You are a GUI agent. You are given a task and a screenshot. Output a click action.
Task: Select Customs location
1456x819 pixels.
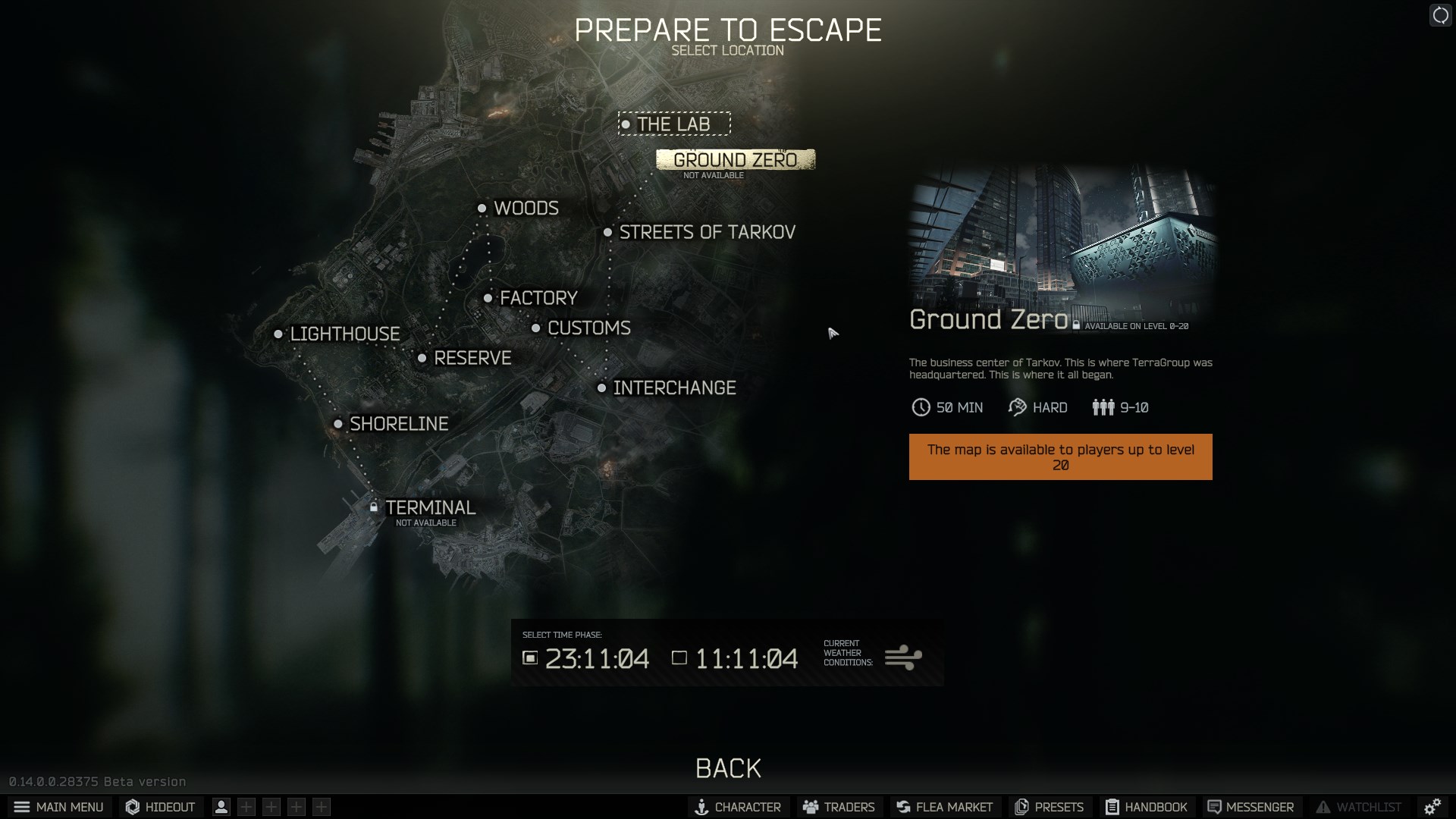pos(588,328)
